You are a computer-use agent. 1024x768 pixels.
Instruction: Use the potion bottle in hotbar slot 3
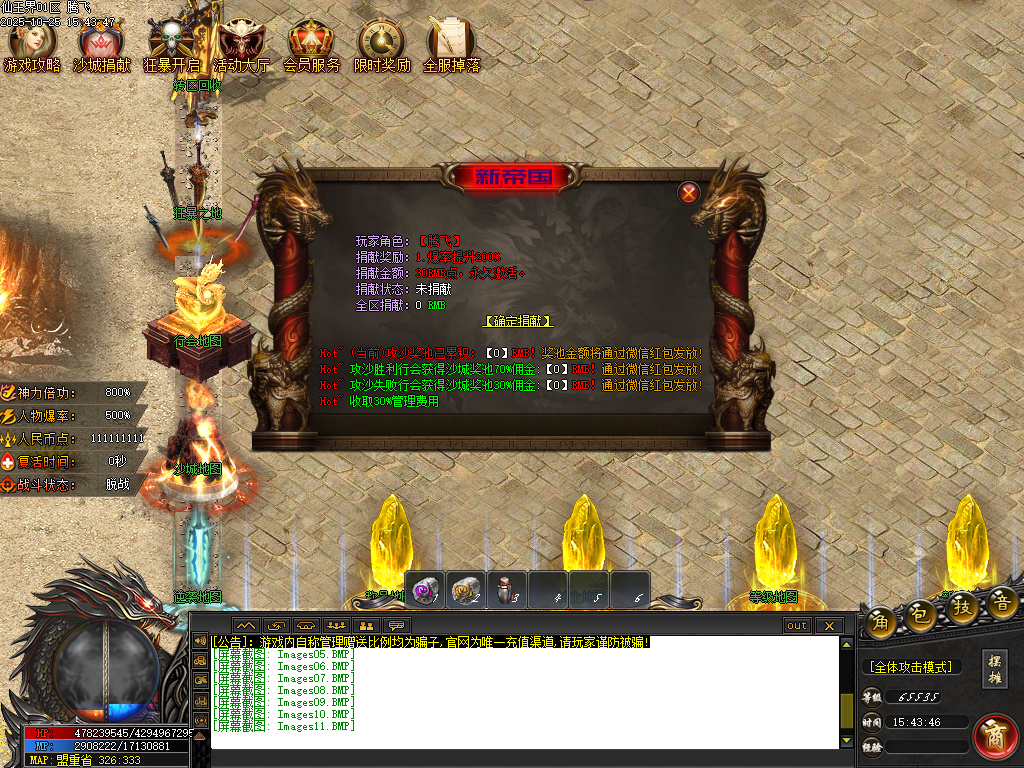[x=507, y=589]
